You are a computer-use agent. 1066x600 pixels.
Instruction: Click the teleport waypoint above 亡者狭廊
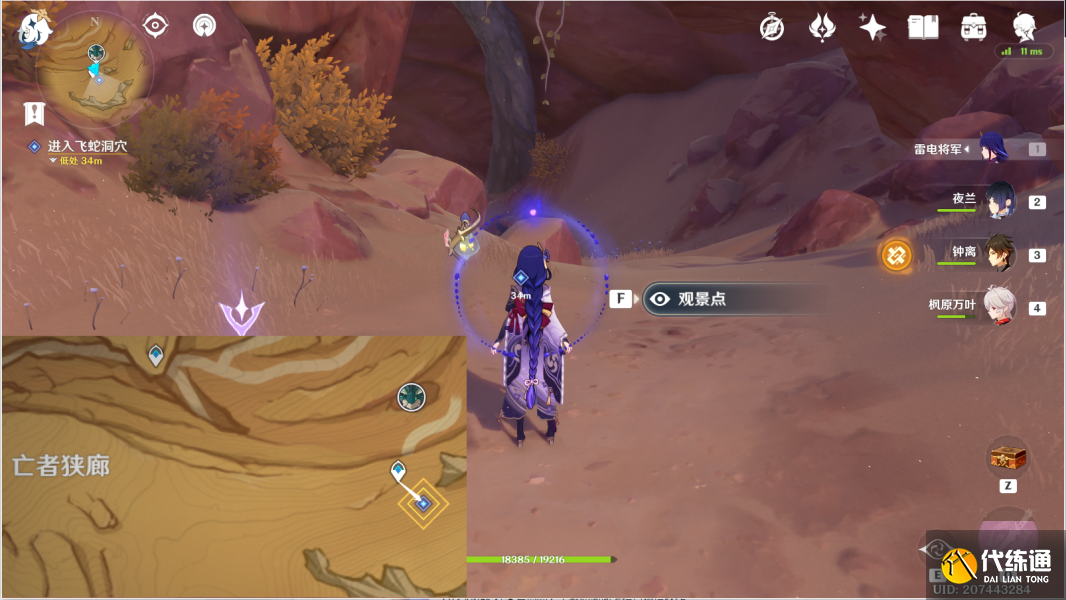point(156,355)
